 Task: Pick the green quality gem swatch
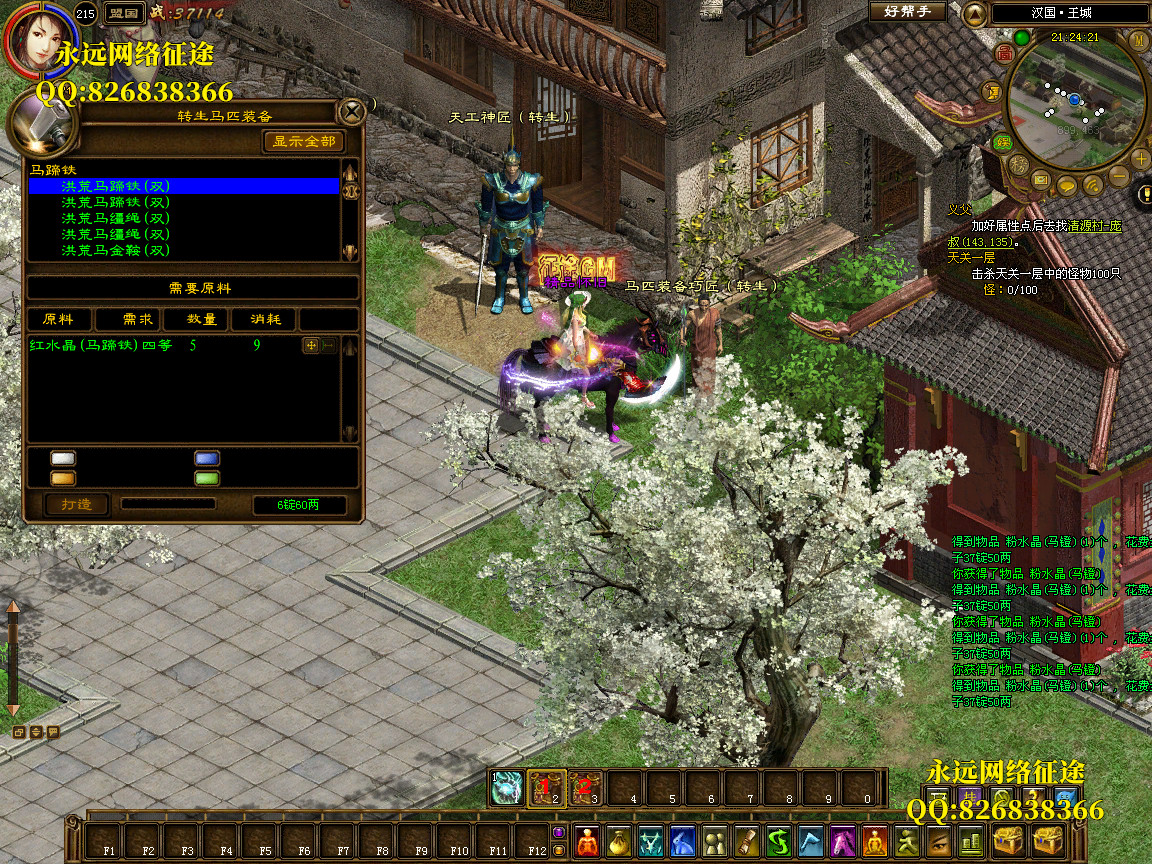(x=207, y=479)
